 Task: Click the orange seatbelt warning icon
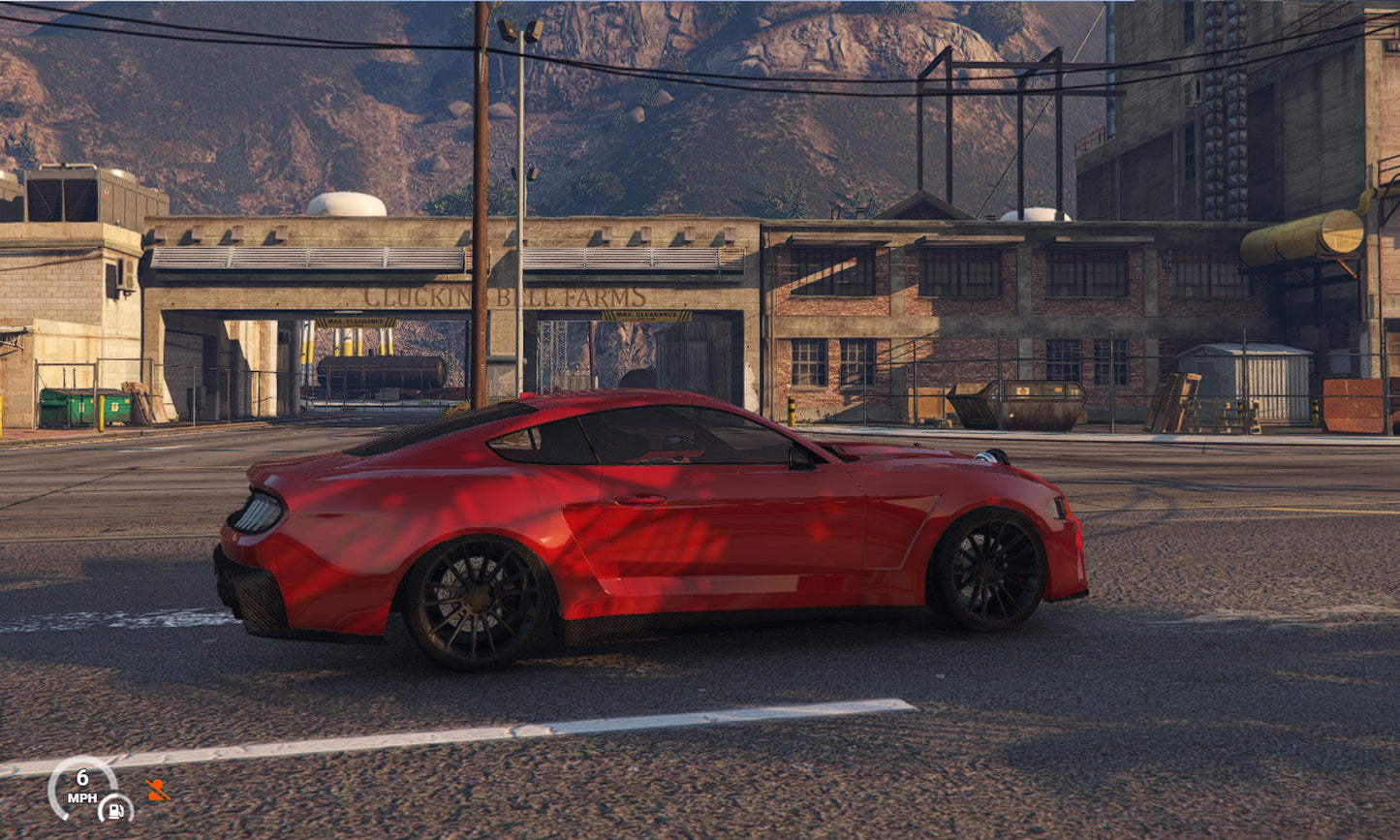point(156,790)
